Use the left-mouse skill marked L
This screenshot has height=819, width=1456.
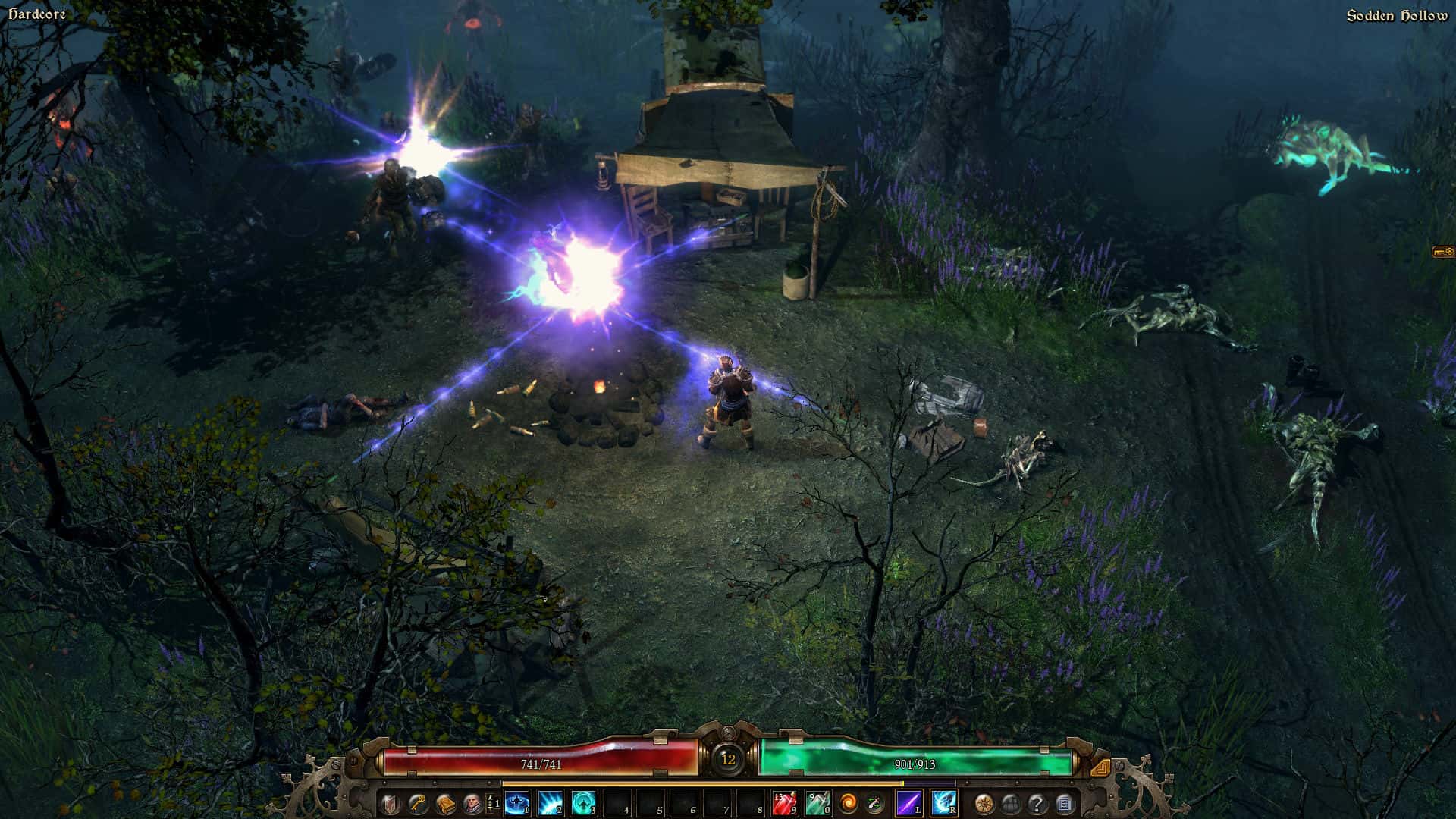point(907,802)
